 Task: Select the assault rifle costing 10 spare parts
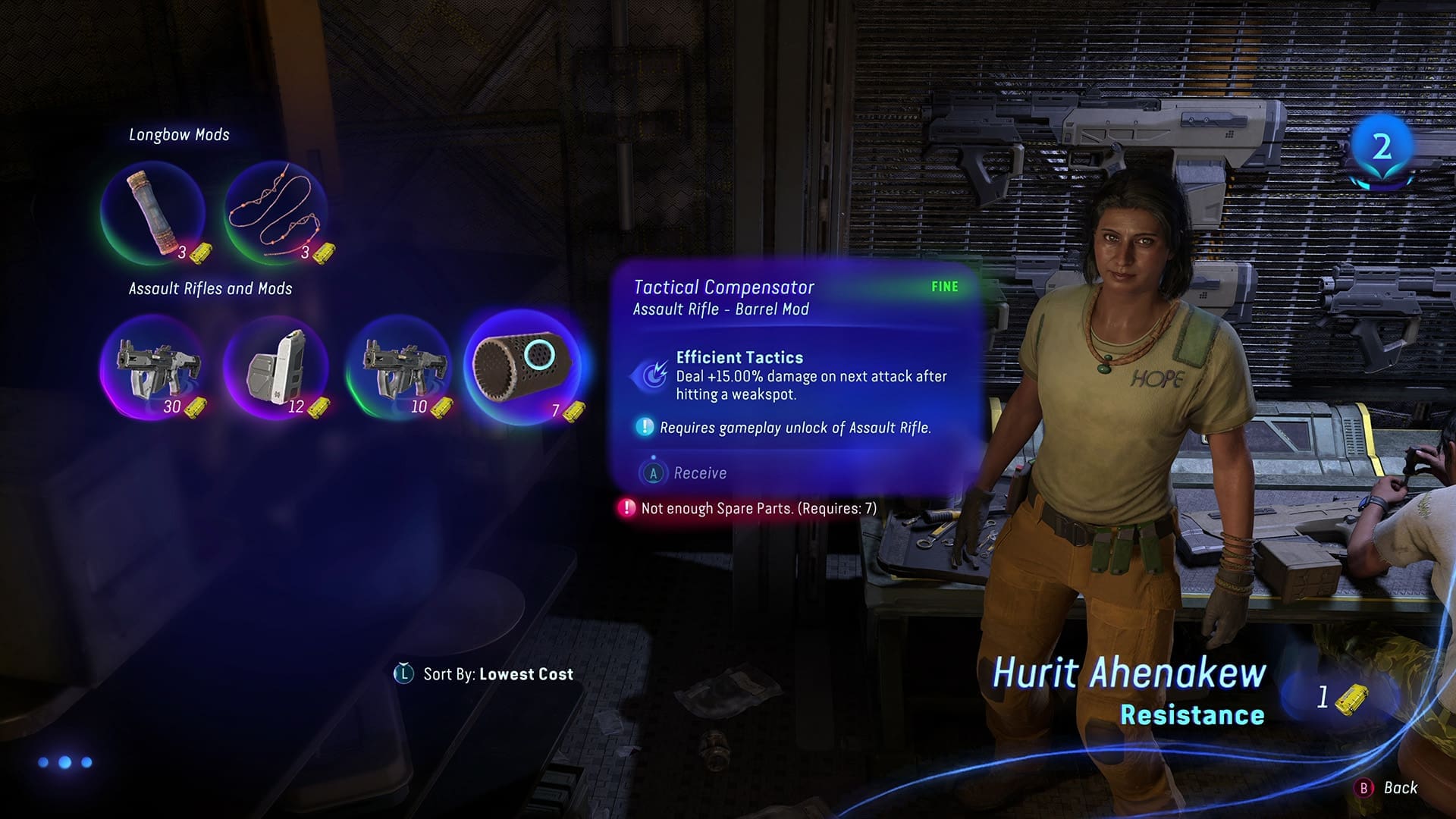coord(399,368)
